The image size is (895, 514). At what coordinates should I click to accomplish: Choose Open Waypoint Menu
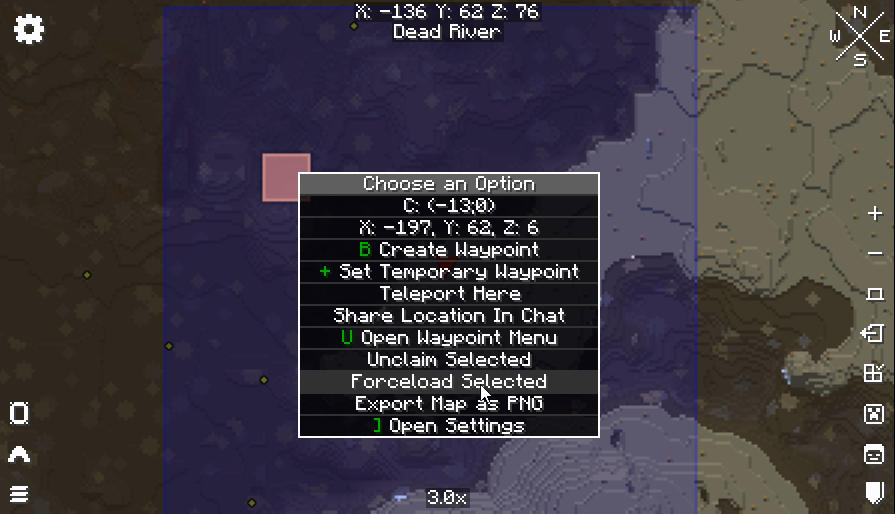coord(449,338)
